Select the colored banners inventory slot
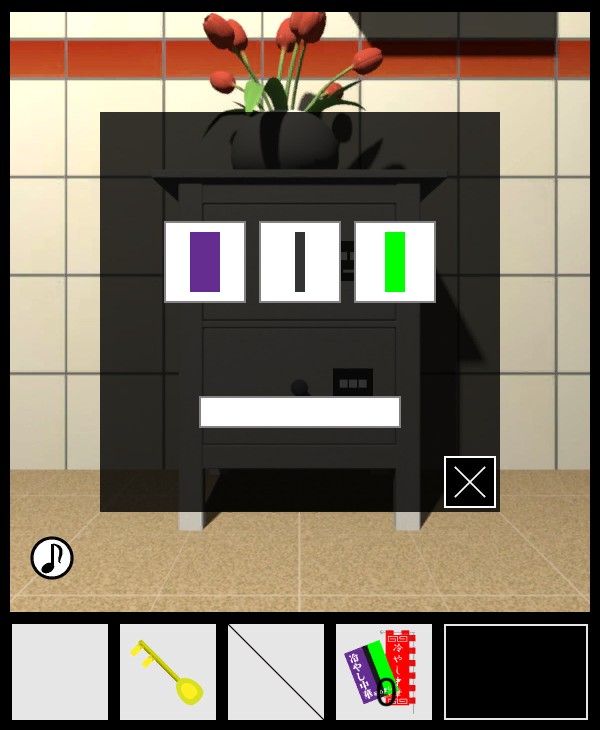Viewport: 600px width, 730px height. click(384, 672)
